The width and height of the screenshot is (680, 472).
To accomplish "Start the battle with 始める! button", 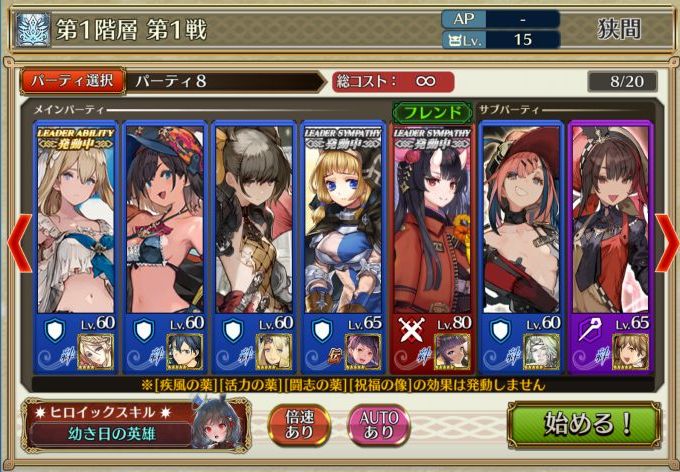I will point(589,424).
